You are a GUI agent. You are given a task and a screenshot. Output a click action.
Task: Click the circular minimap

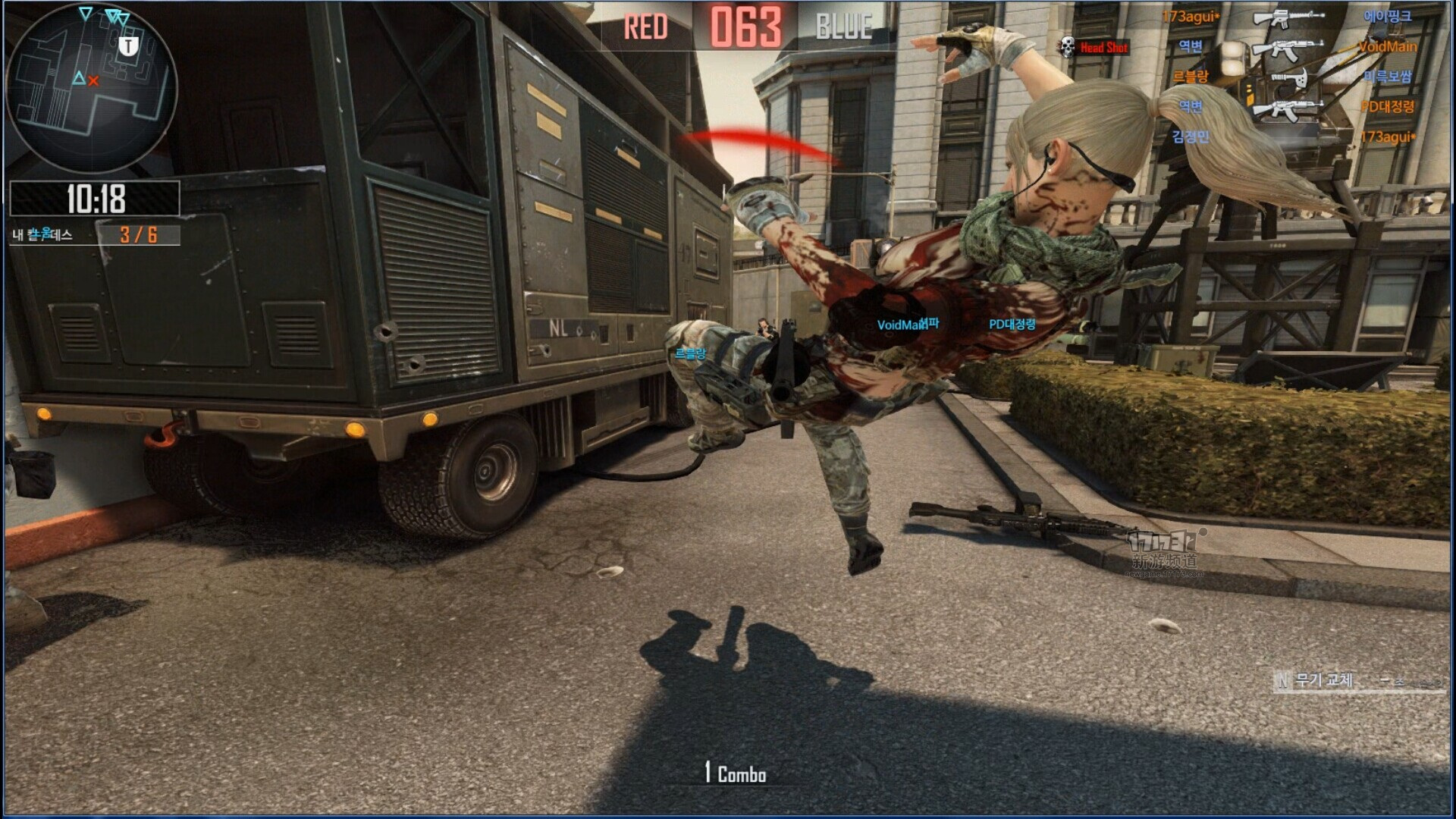[91, 87]
